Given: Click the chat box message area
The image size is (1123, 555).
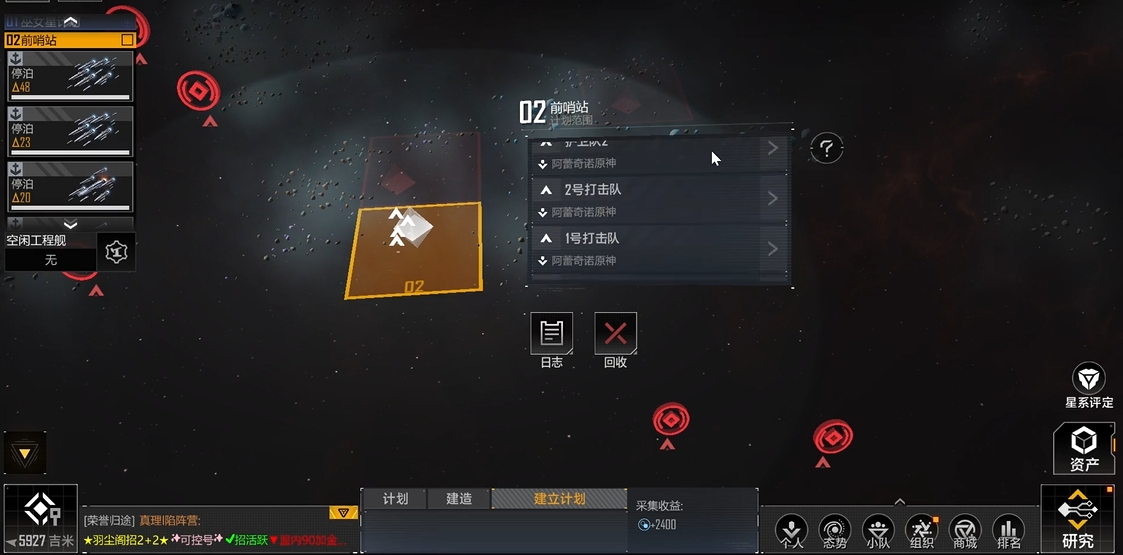Looking at the screenshot, I should 215,530.
